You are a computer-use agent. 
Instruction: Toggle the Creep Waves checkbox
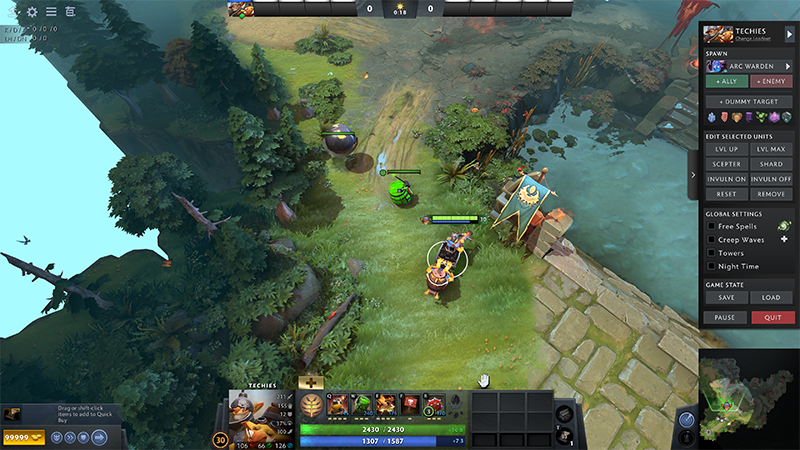(x=711, y=240)
